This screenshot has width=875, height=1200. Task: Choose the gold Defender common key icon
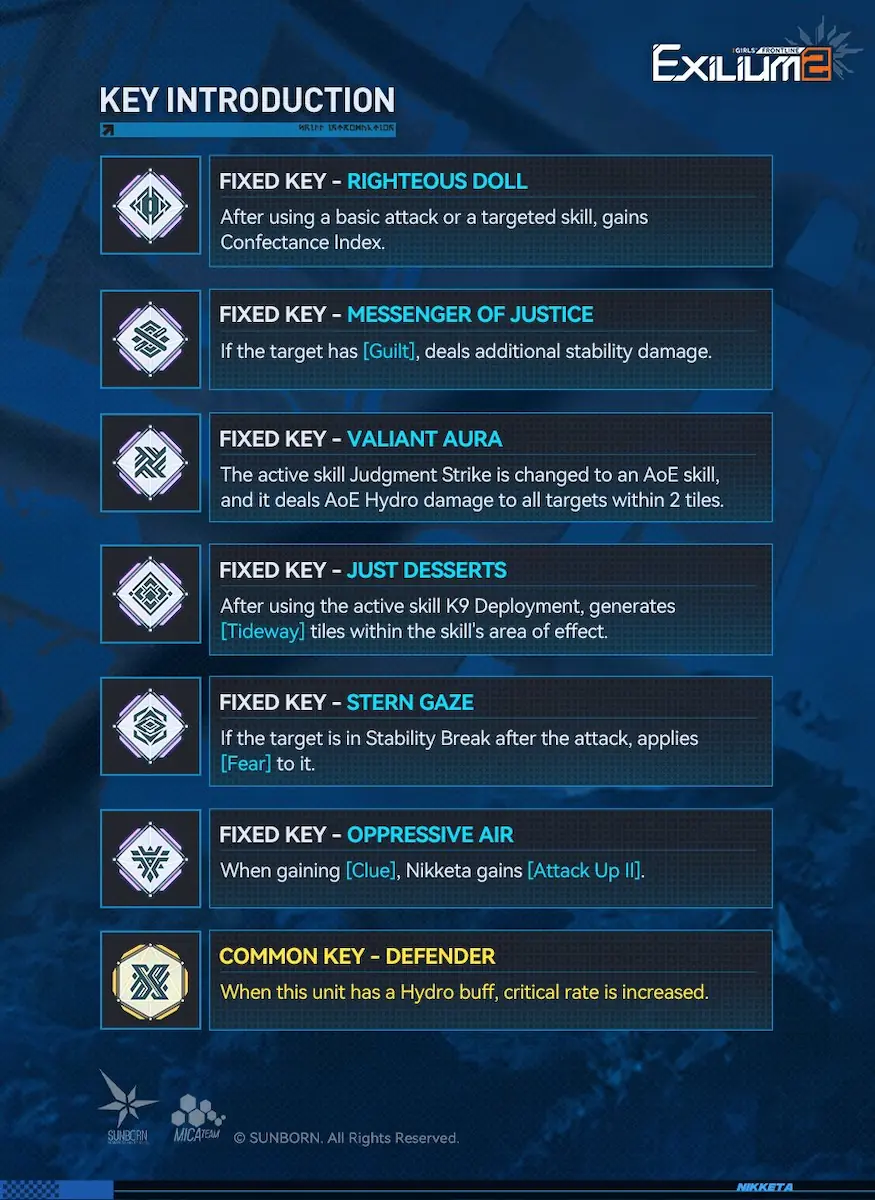(x=150, y=980)
